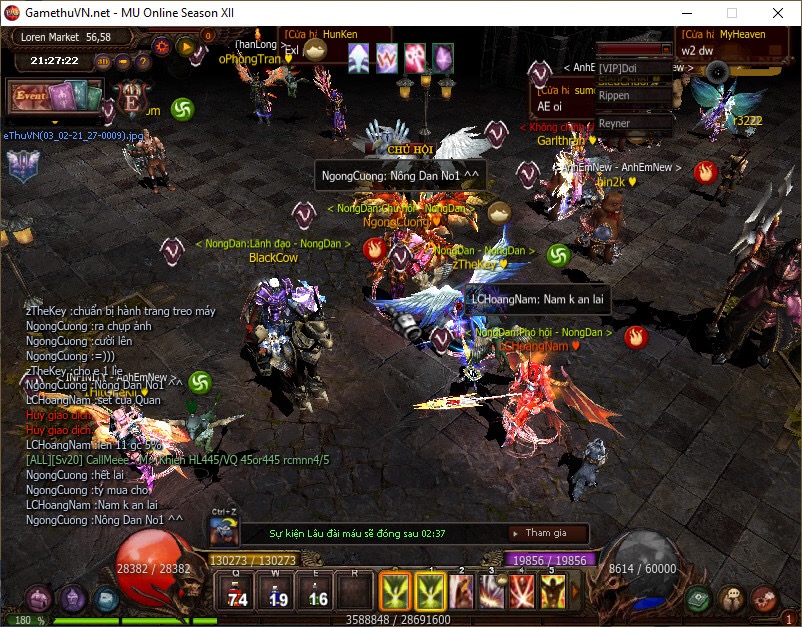Use the E potion slot with 16

click(317, 591)
